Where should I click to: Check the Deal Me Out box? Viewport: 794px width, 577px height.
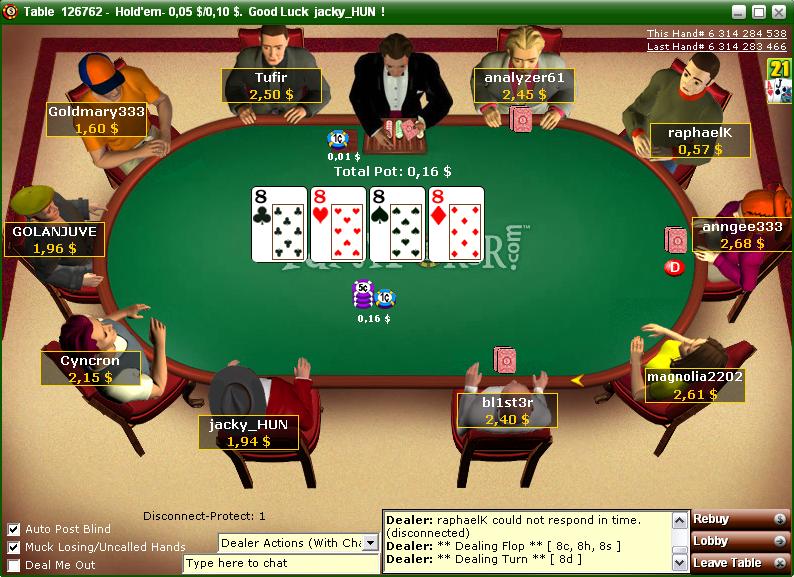pos(14,565)
